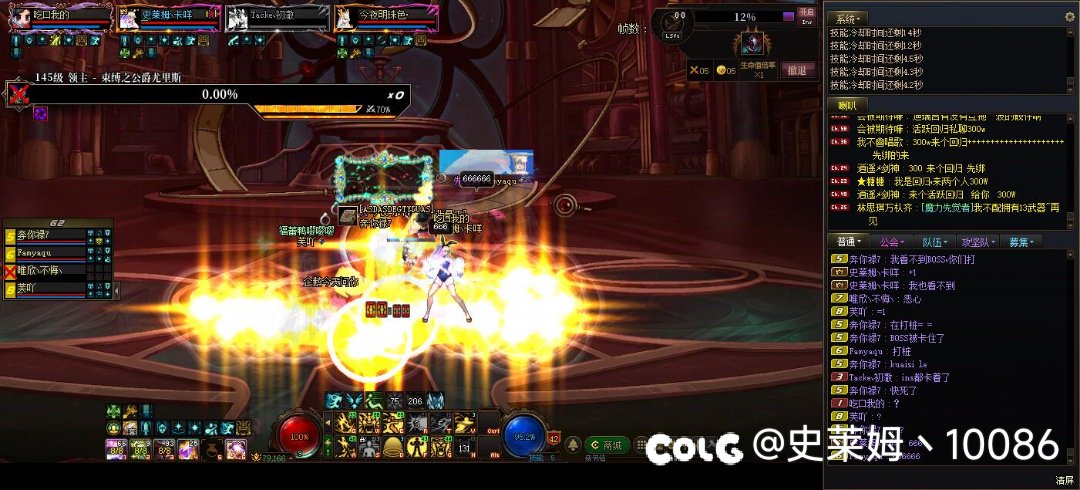The height and width of the screenshot is (490, 1080).
Task: Switch to the 募集 recruit chat tab
Action: 1023,241
